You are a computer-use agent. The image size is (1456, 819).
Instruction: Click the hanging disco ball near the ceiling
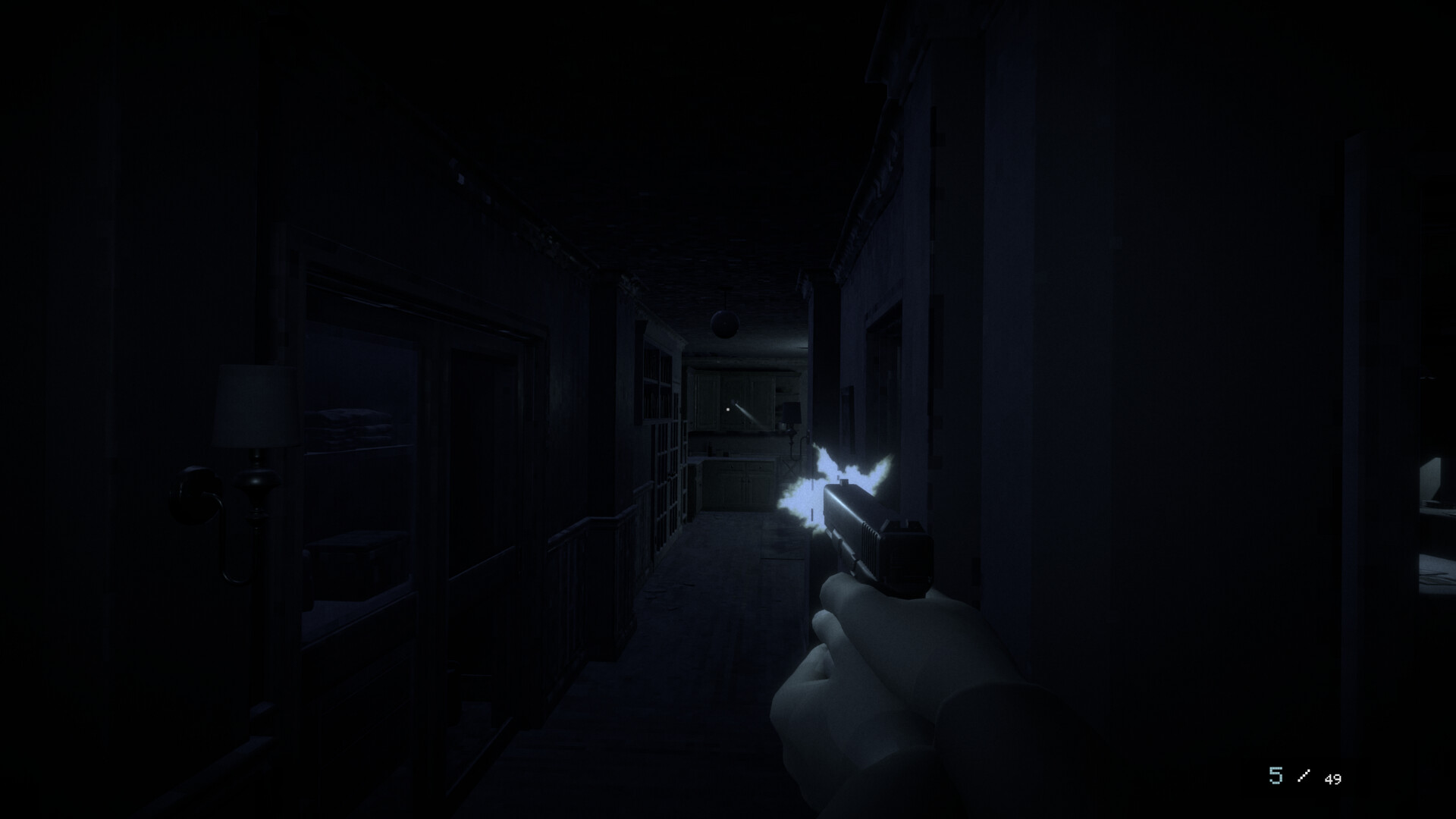pyautogui.click(x=724, y=323)
